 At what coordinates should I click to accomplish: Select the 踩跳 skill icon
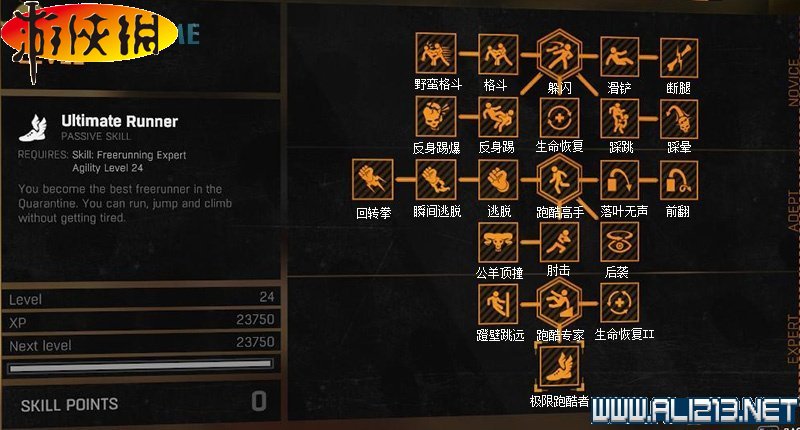pyautogui.click(x=619, y=117)
